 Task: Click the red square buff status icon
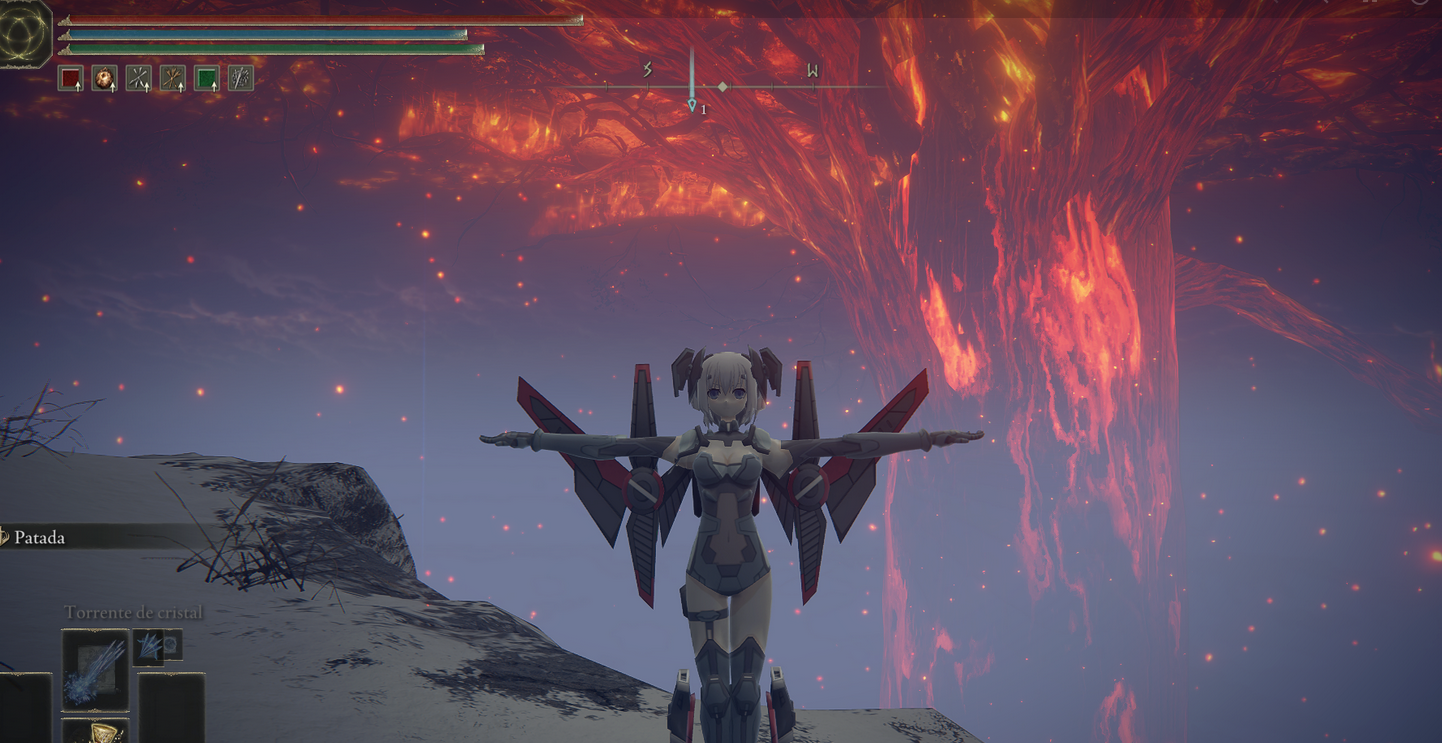(70, 78)
